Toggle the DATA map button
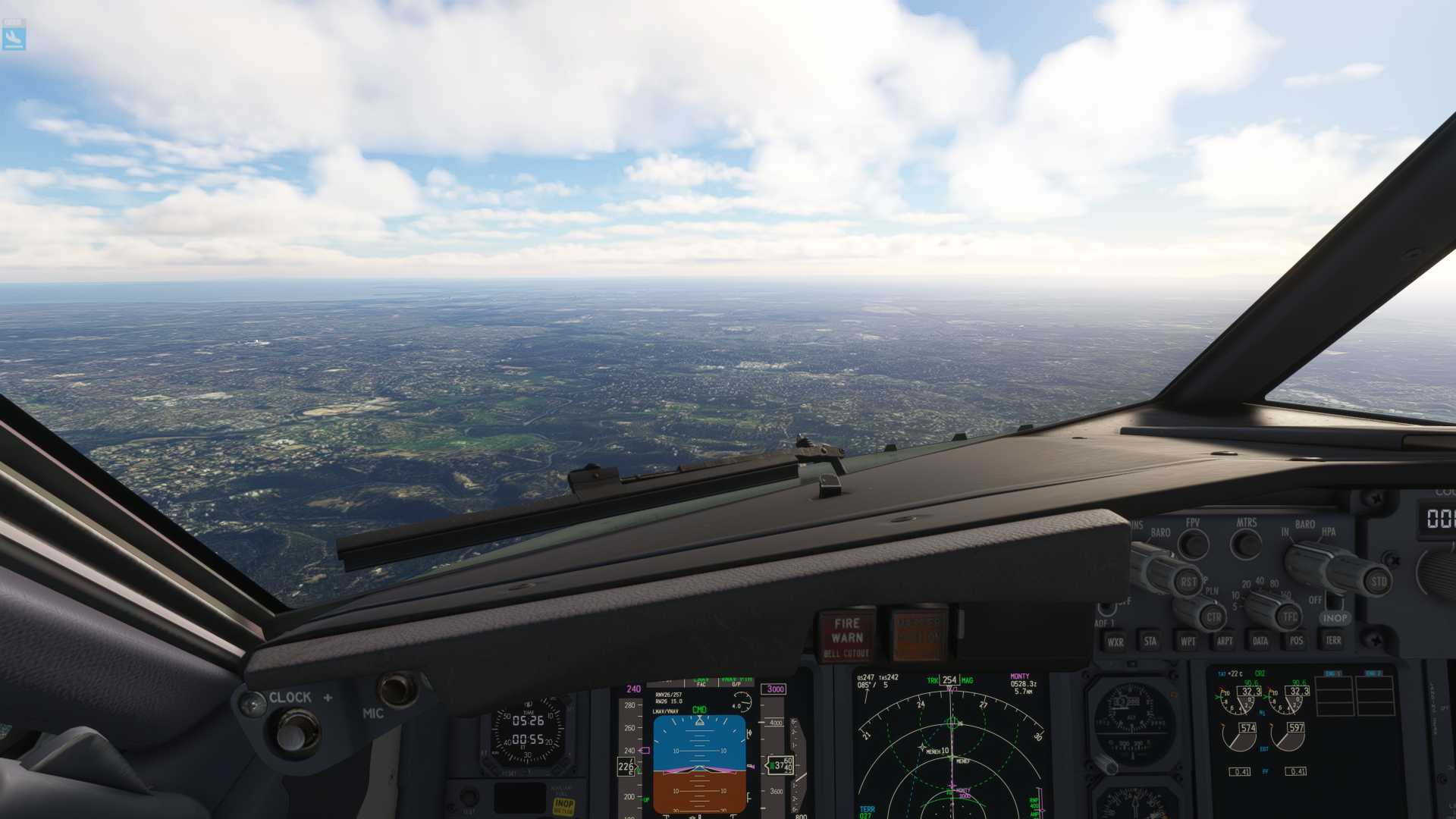Viewport: 1456px width, 819px height. pyautogui.click(x=1260, y=642)
